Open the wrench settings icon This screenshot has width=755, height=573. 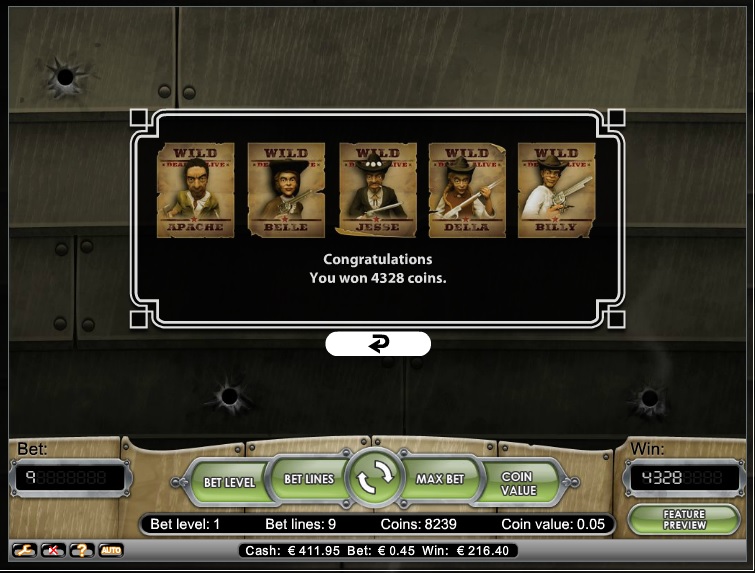[23, 551]
